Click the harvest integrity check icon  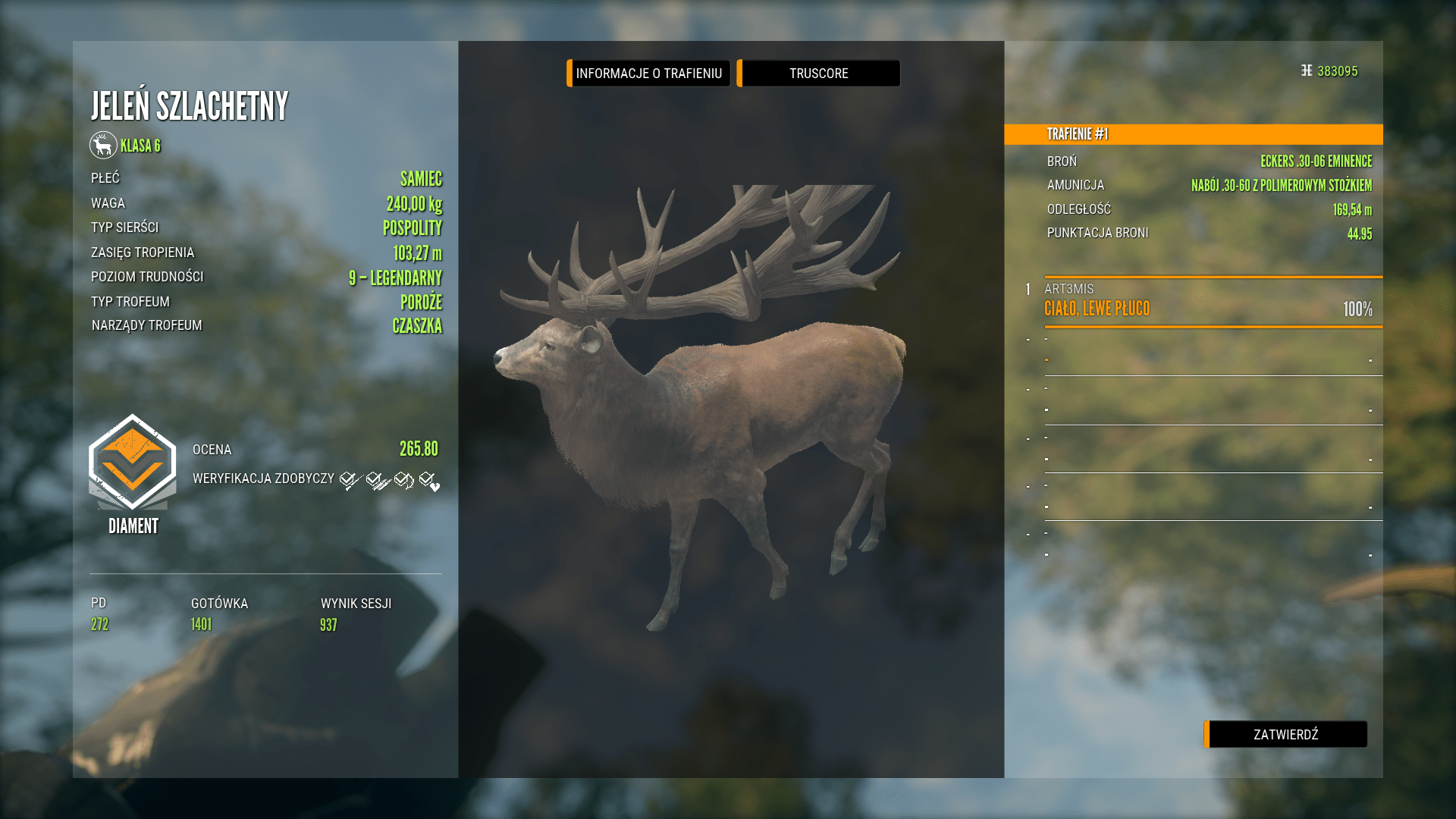tap(402, 479)
